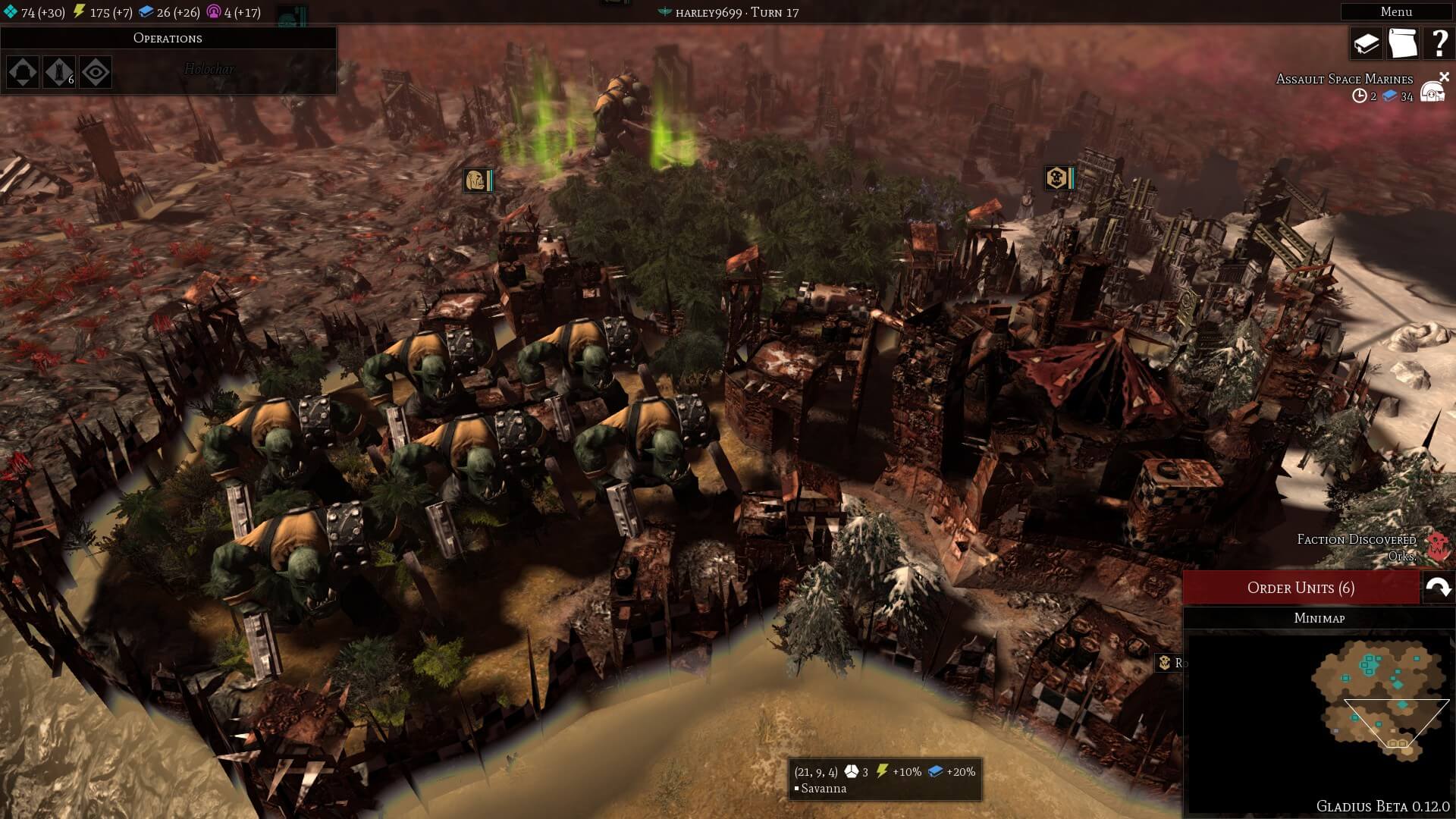Screen dimensions: 1456x819
Task: Dismiss the Assault Space Marines notification
Action: coord(1445,77)
